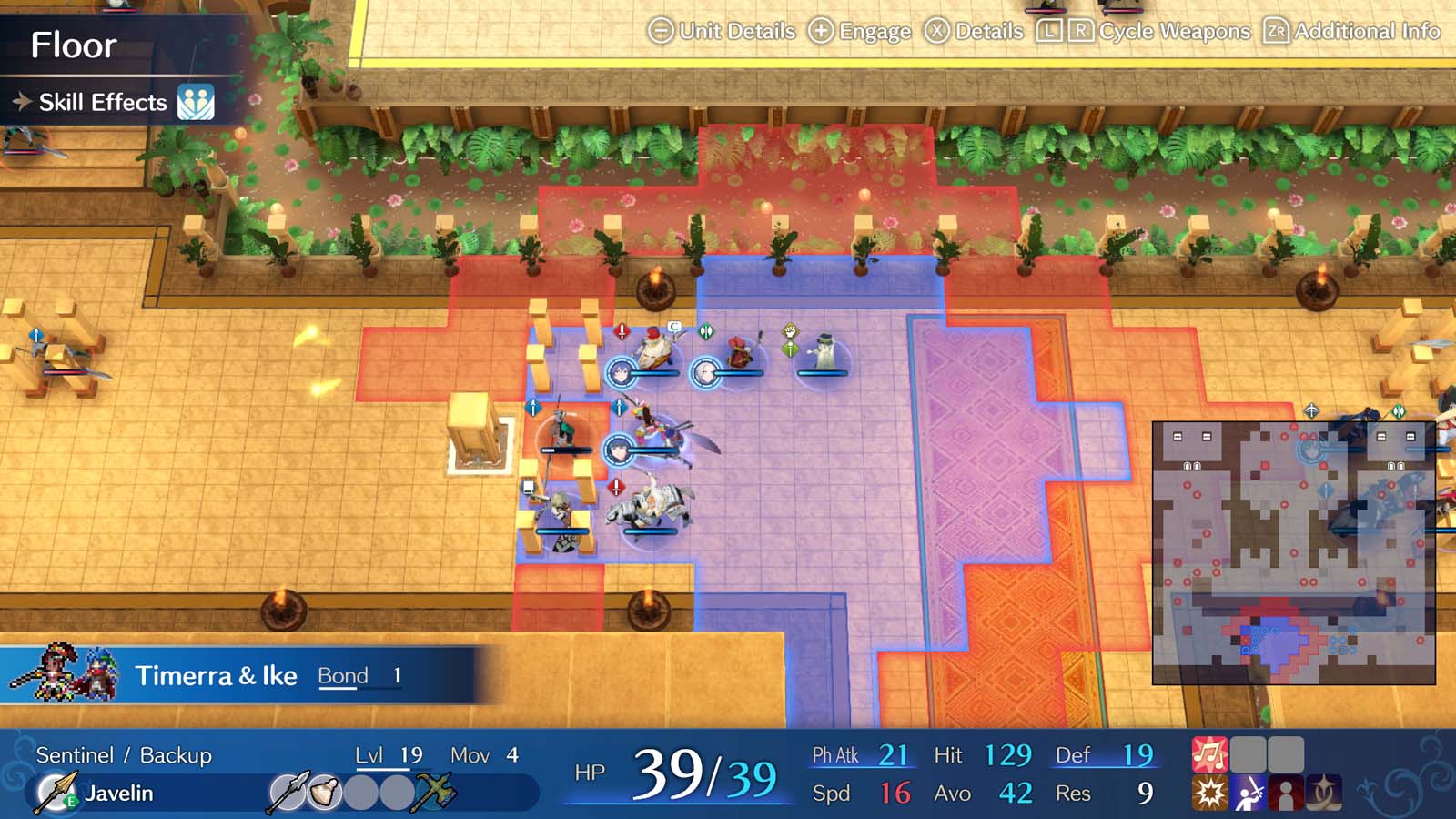Click the spear icon in the inventory row
The width and height of the screenshot is (1456, 819).
pyautogui.click(x=289, y=790)
